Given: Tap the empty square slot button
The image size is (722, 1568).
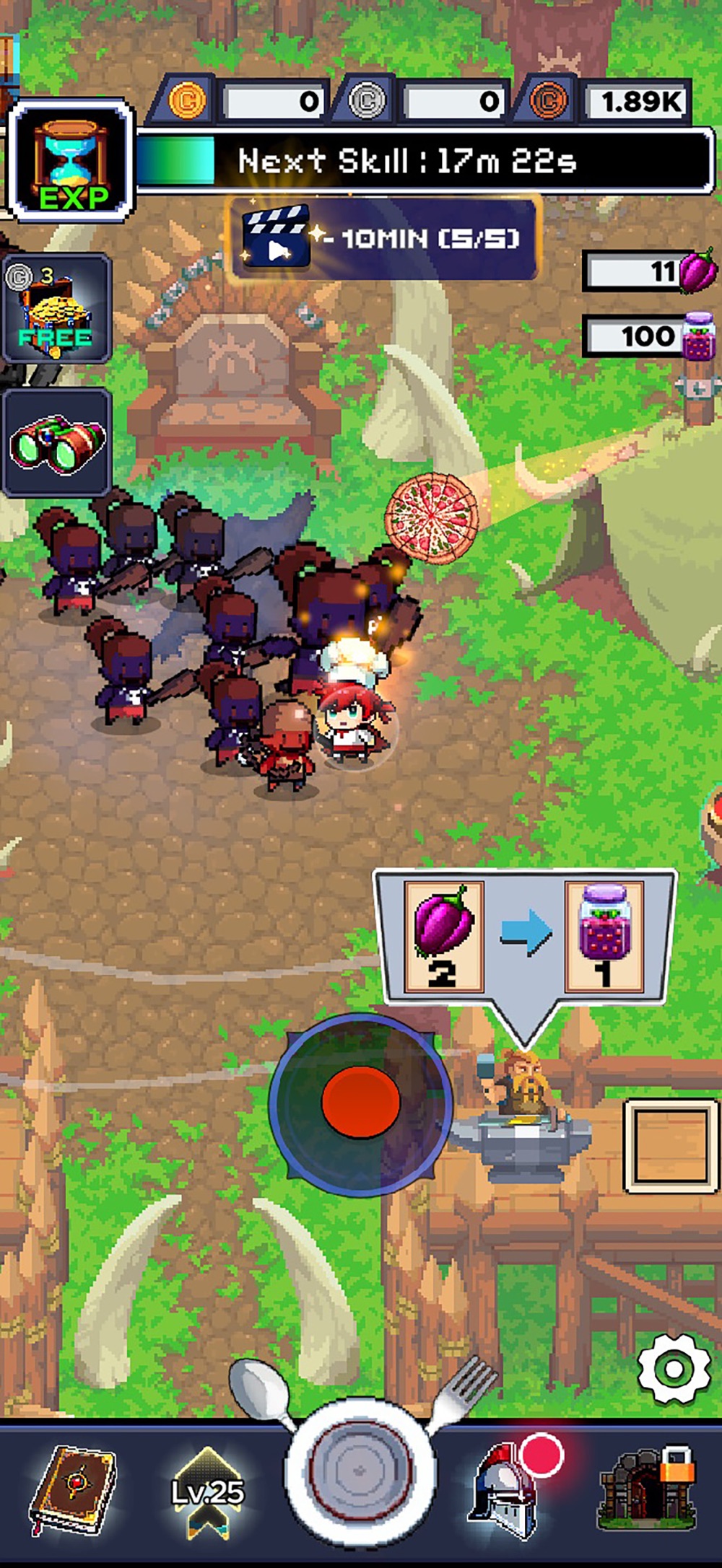Looking at the screenshot, I should tap(671, 1145).
